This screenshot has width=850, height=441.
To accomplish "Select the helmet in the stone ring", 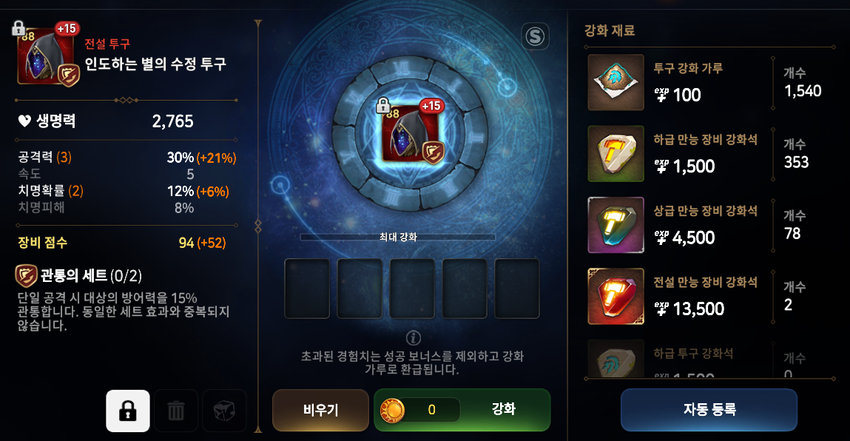I will 411,133.
